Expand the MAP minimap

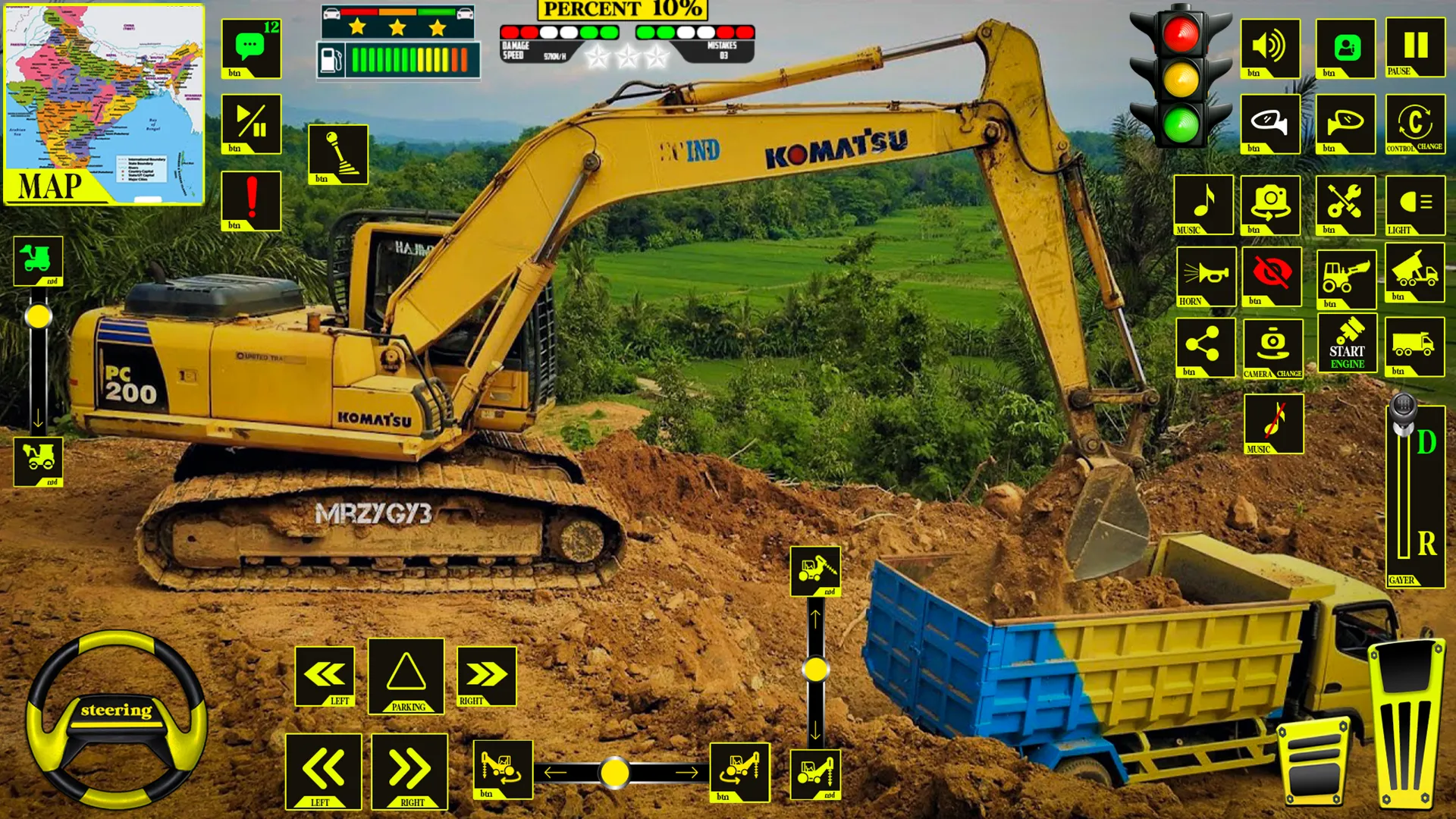pyautogui.click(x=102, y=102)
